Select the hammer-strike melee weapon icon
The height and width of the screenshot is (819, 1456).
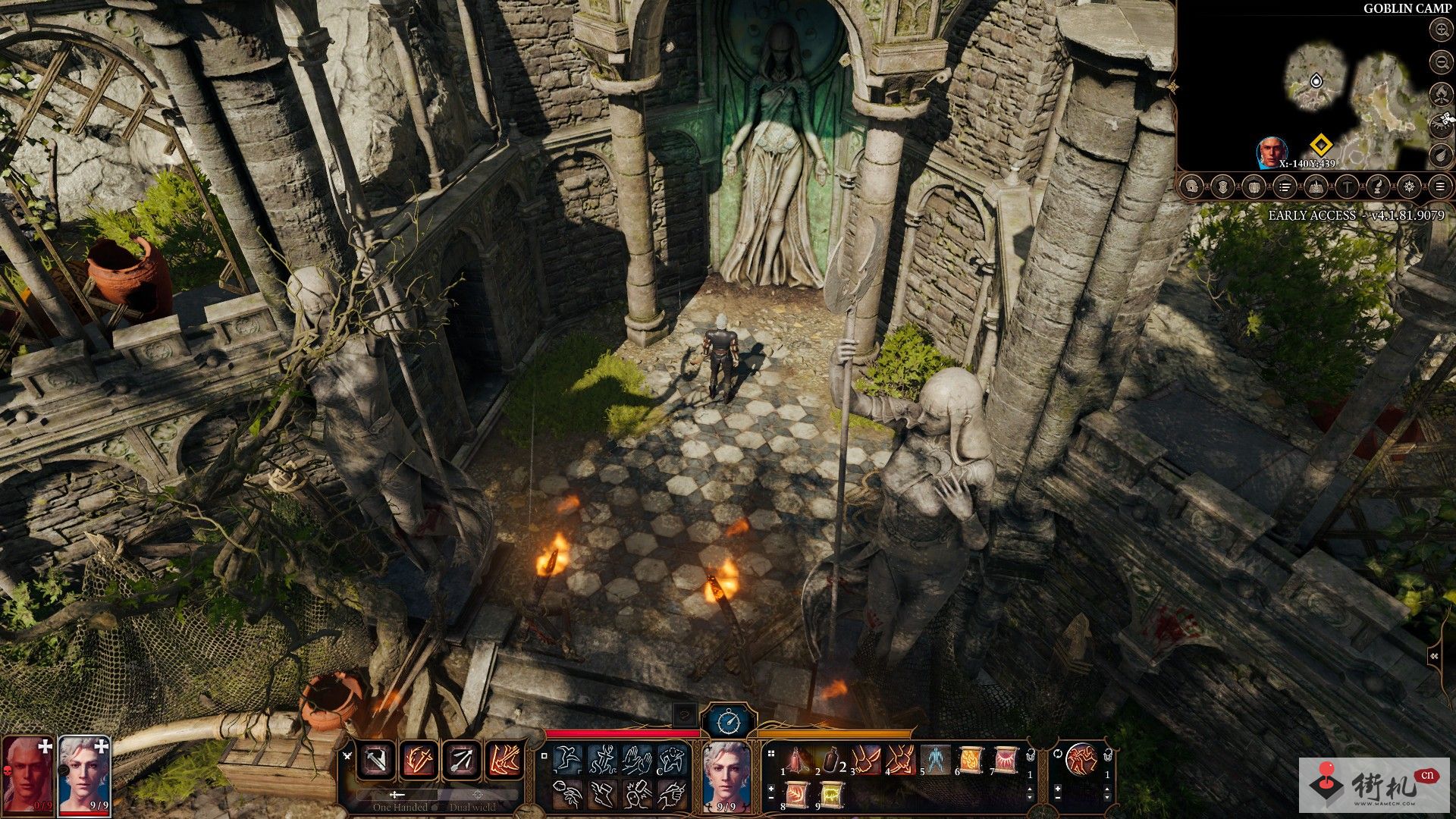point(376,760)
